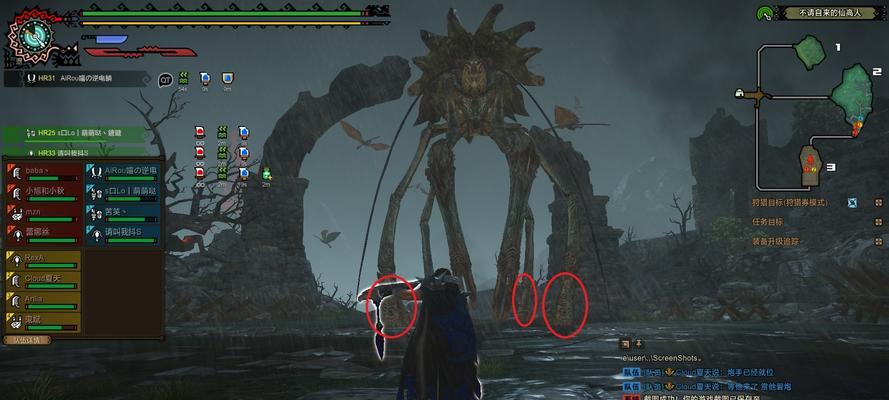Open the 队伍详情 team details button
The image size is (889, 400).
coord(27,340)
